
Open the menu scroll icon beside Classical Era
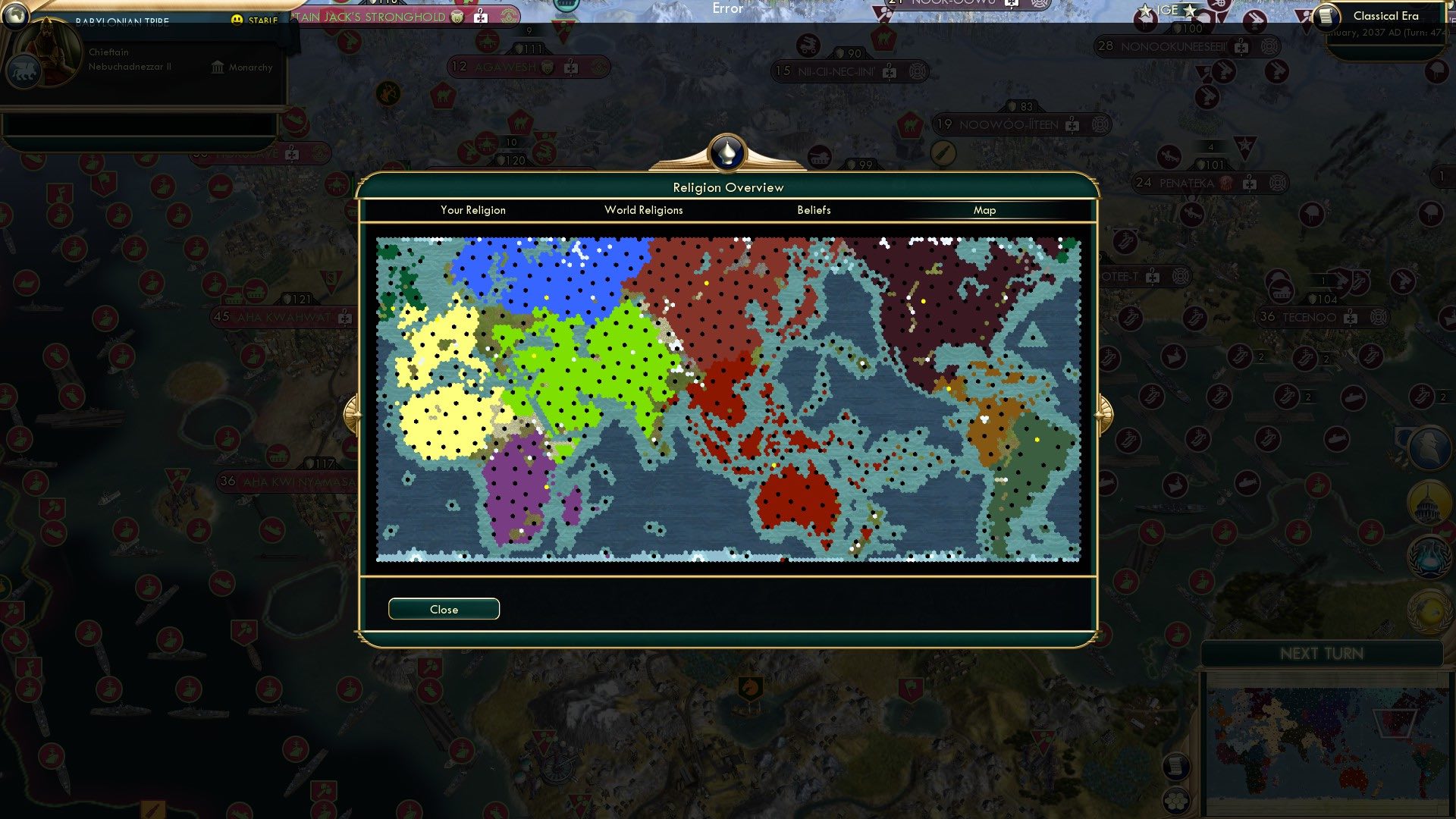pos(1326,17)
